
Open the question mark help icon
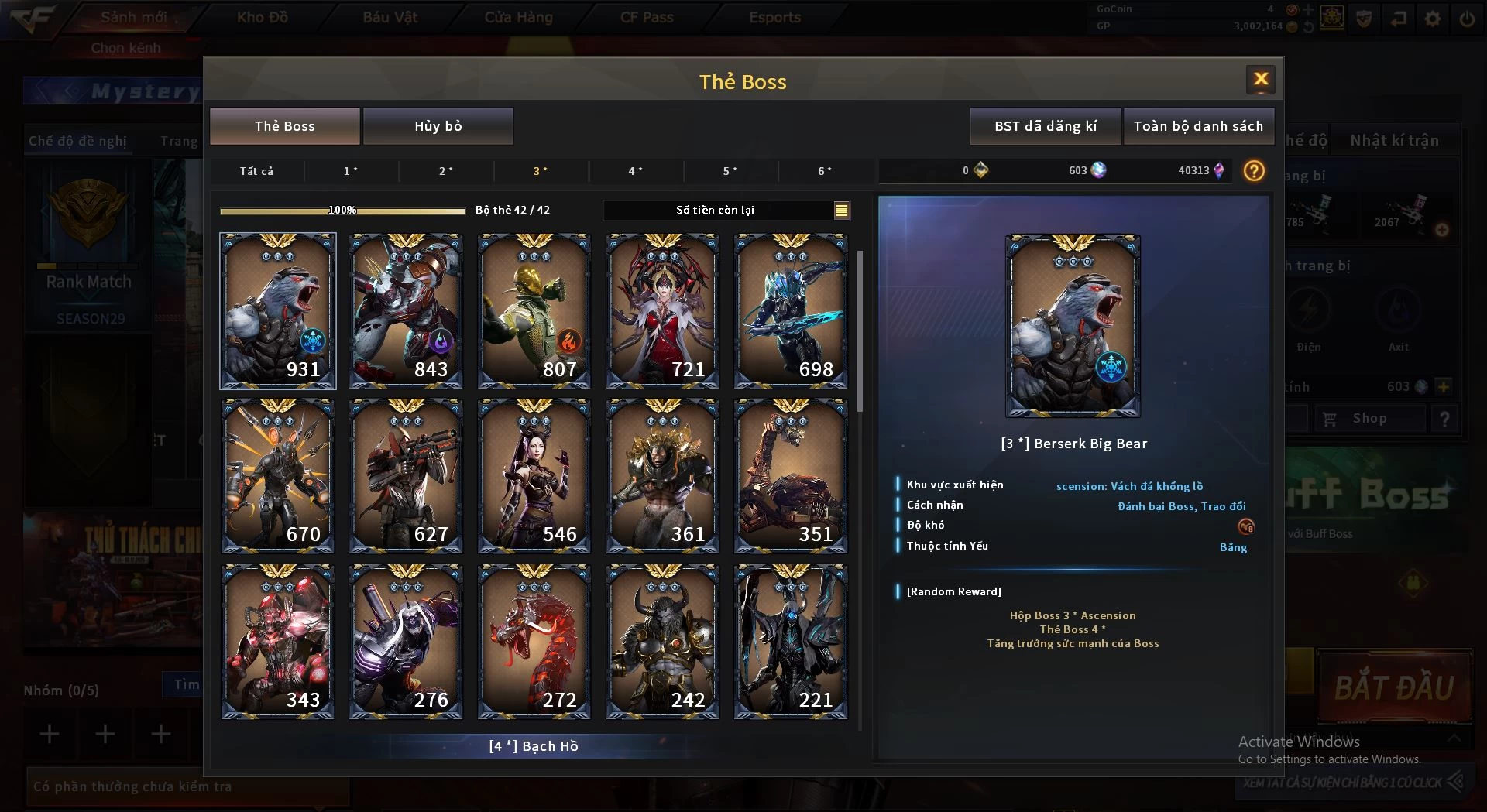point(1253,171)
